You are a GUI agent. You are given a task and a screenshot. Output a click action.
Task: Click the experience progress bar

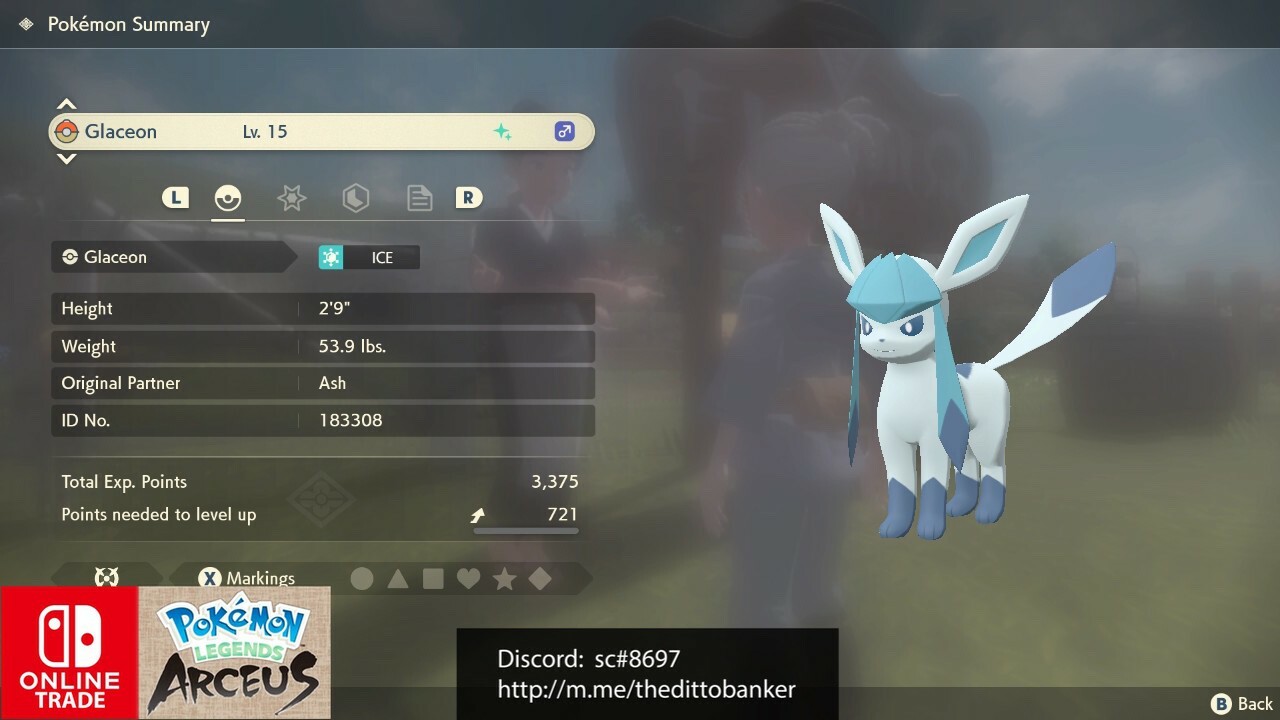coord(524,531)
